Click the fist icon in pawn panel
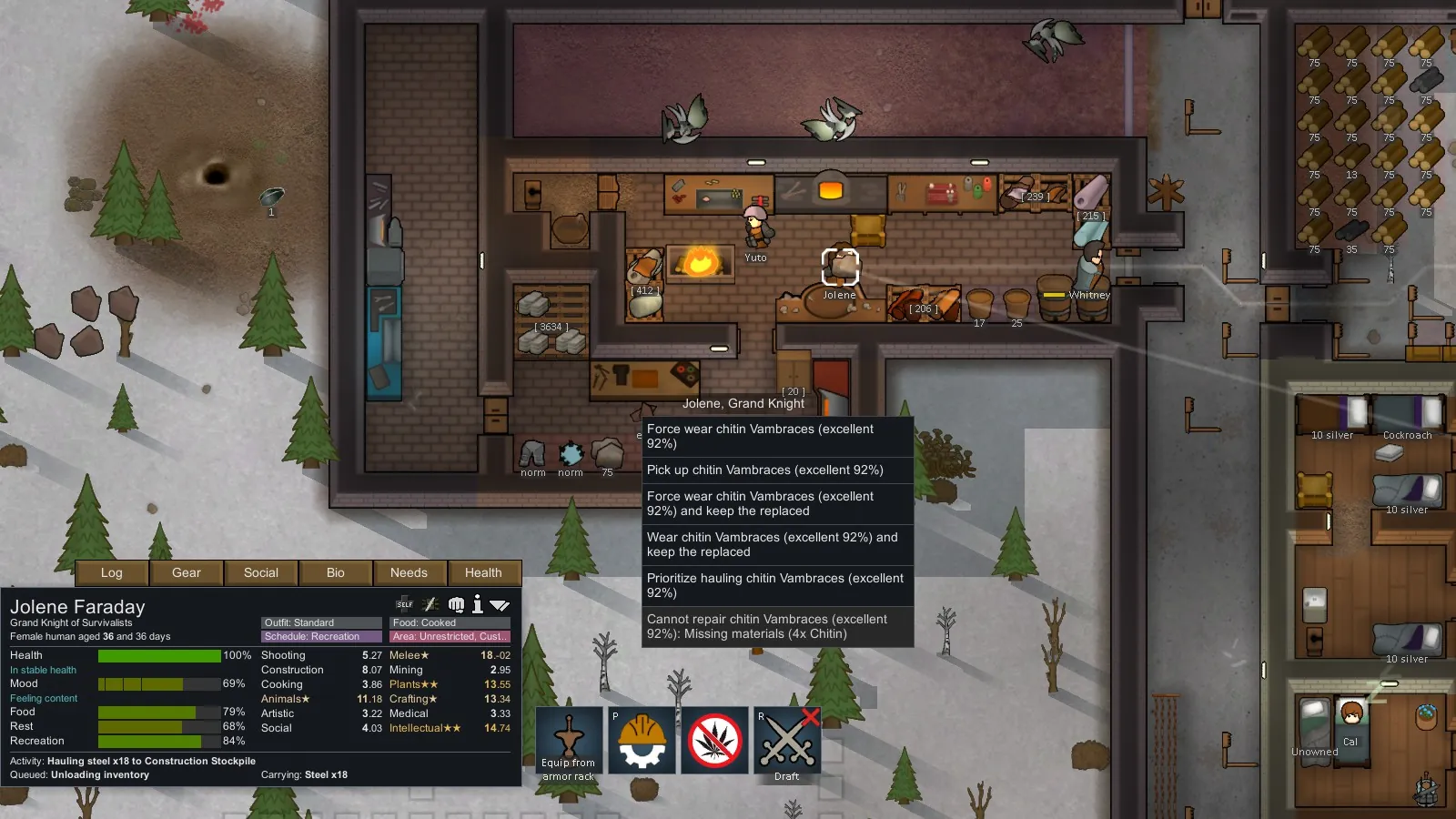Viewport: 1456px width, 819px height. (x=456, y=604)
